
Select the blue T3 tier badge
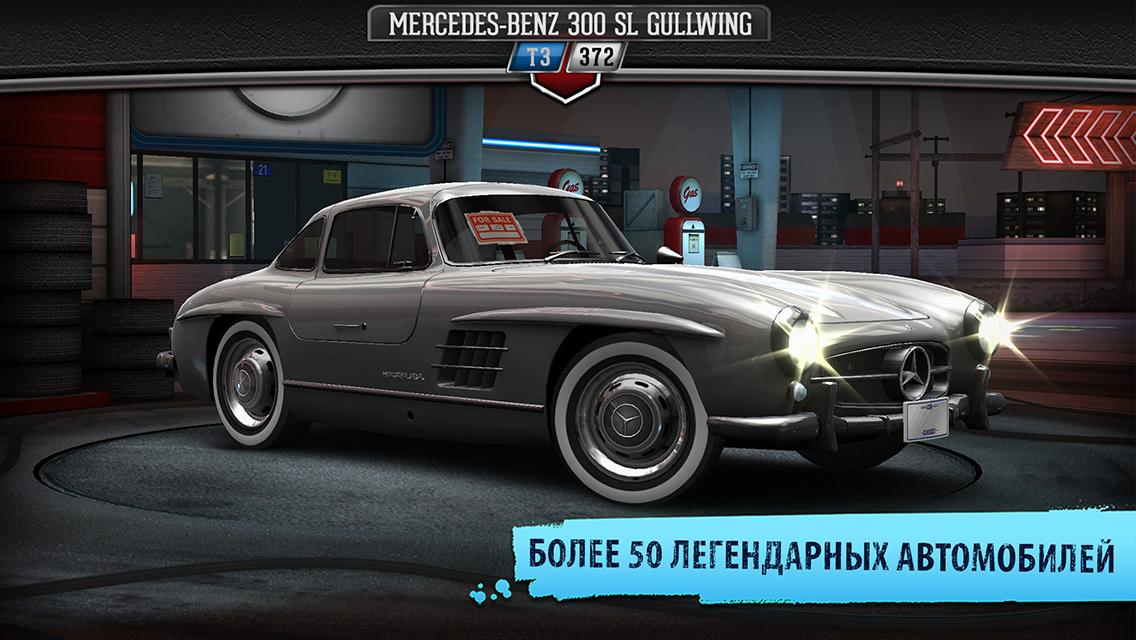539,57
